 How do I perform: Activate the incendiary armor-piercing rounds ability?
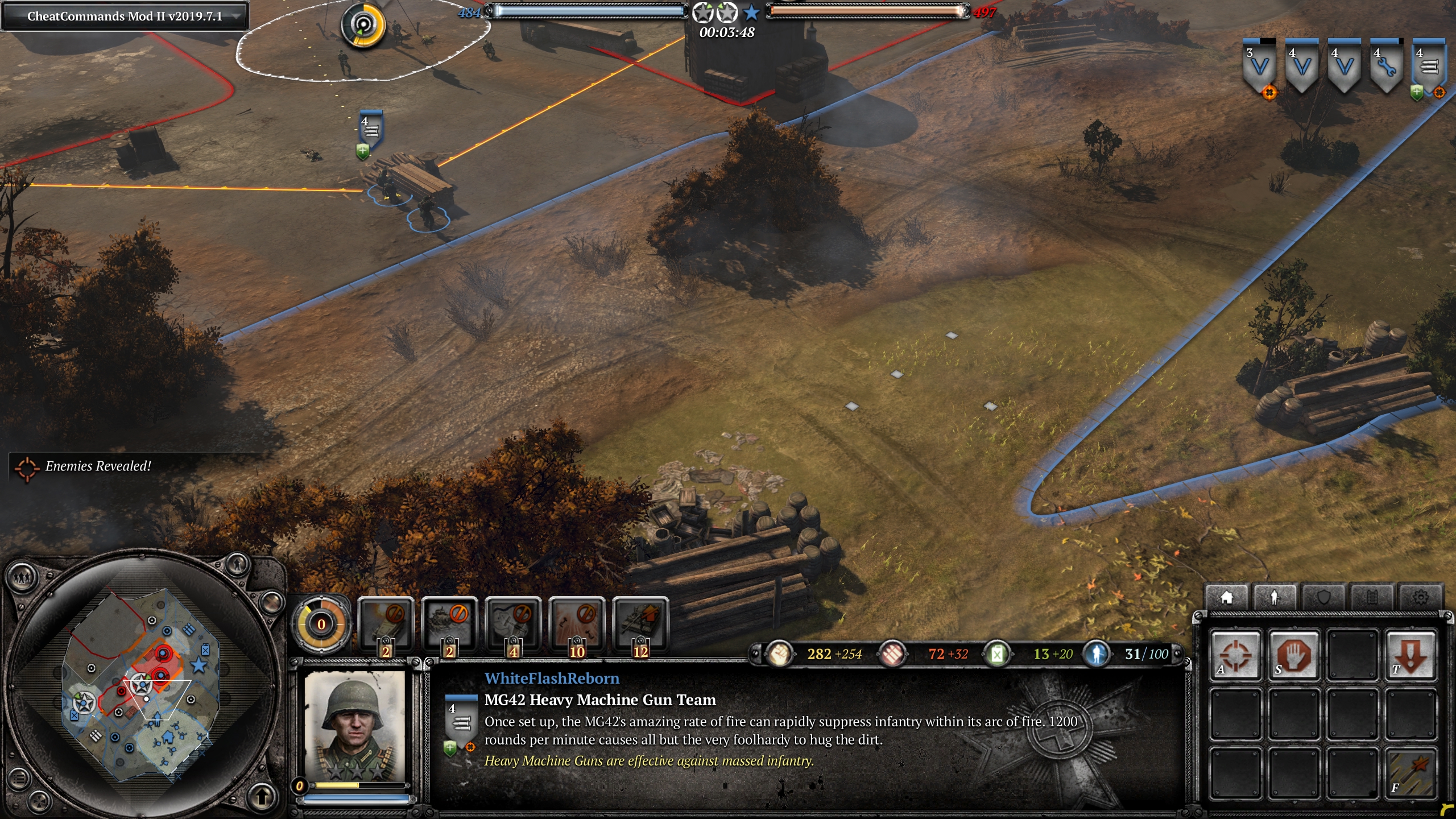1410,773
